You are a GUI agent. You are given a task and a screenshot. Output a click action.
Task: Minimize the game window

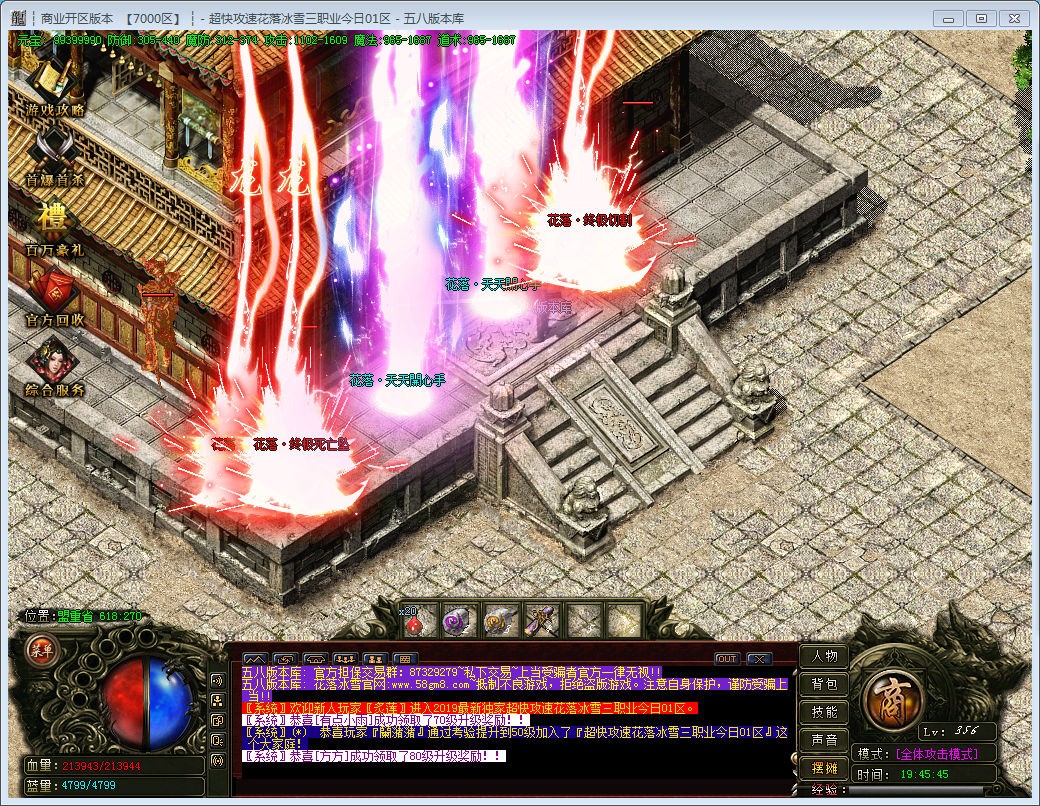point(949,18)
